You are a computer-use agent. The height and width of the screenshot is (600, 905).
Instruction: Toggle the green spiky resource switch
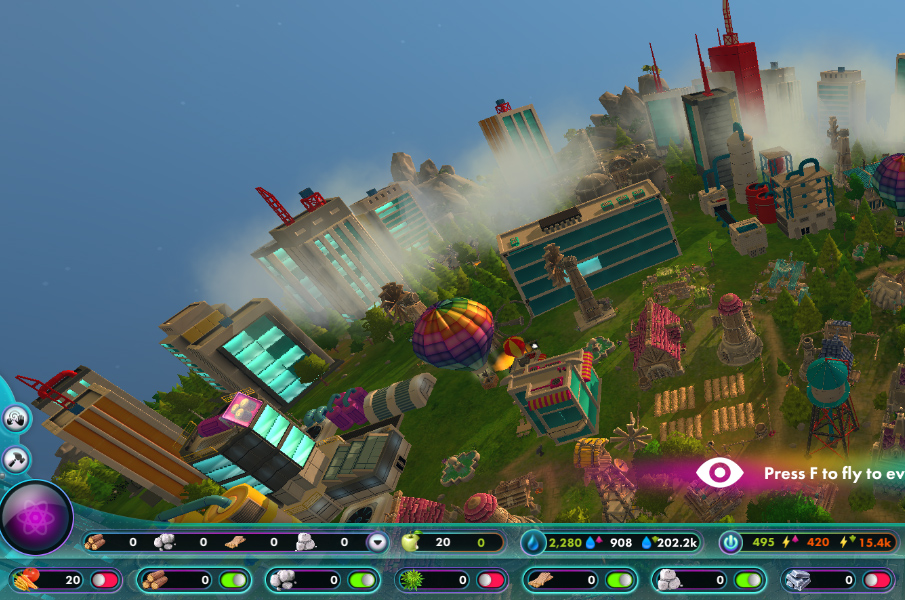[x=490, y=580]
